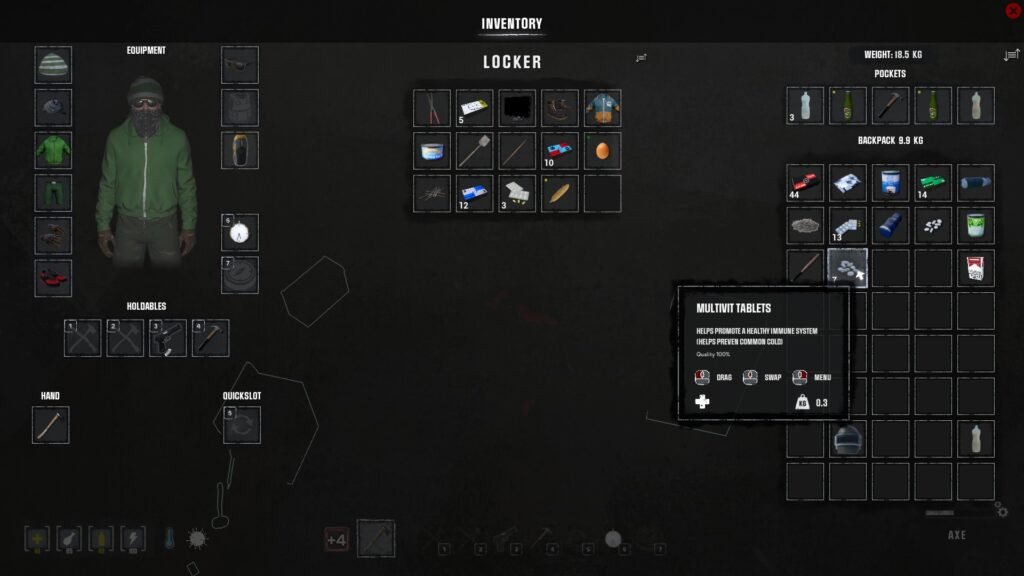Choose the hammer holdable slot
1024x576 pixels.
pyautogui.click(x=211, y=339)
